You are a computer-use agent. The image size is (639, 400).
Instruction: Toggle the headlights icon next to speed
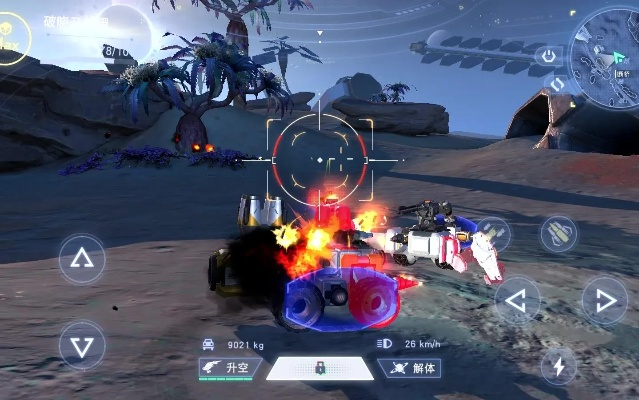pos(384,344)
